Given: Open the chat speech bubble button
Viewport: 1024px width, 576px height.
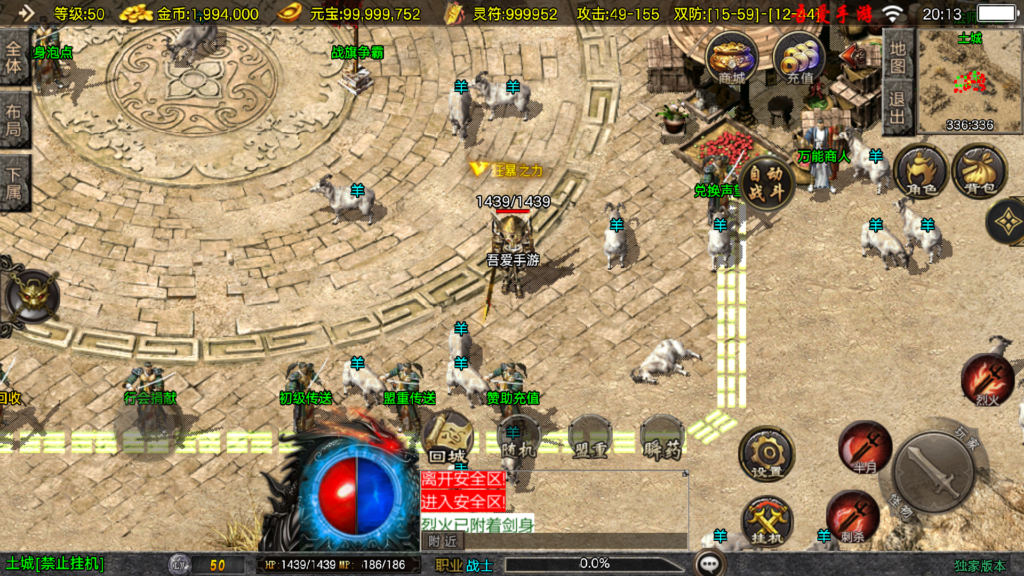Looking at the screenshot, I should [x=711, y=564].
